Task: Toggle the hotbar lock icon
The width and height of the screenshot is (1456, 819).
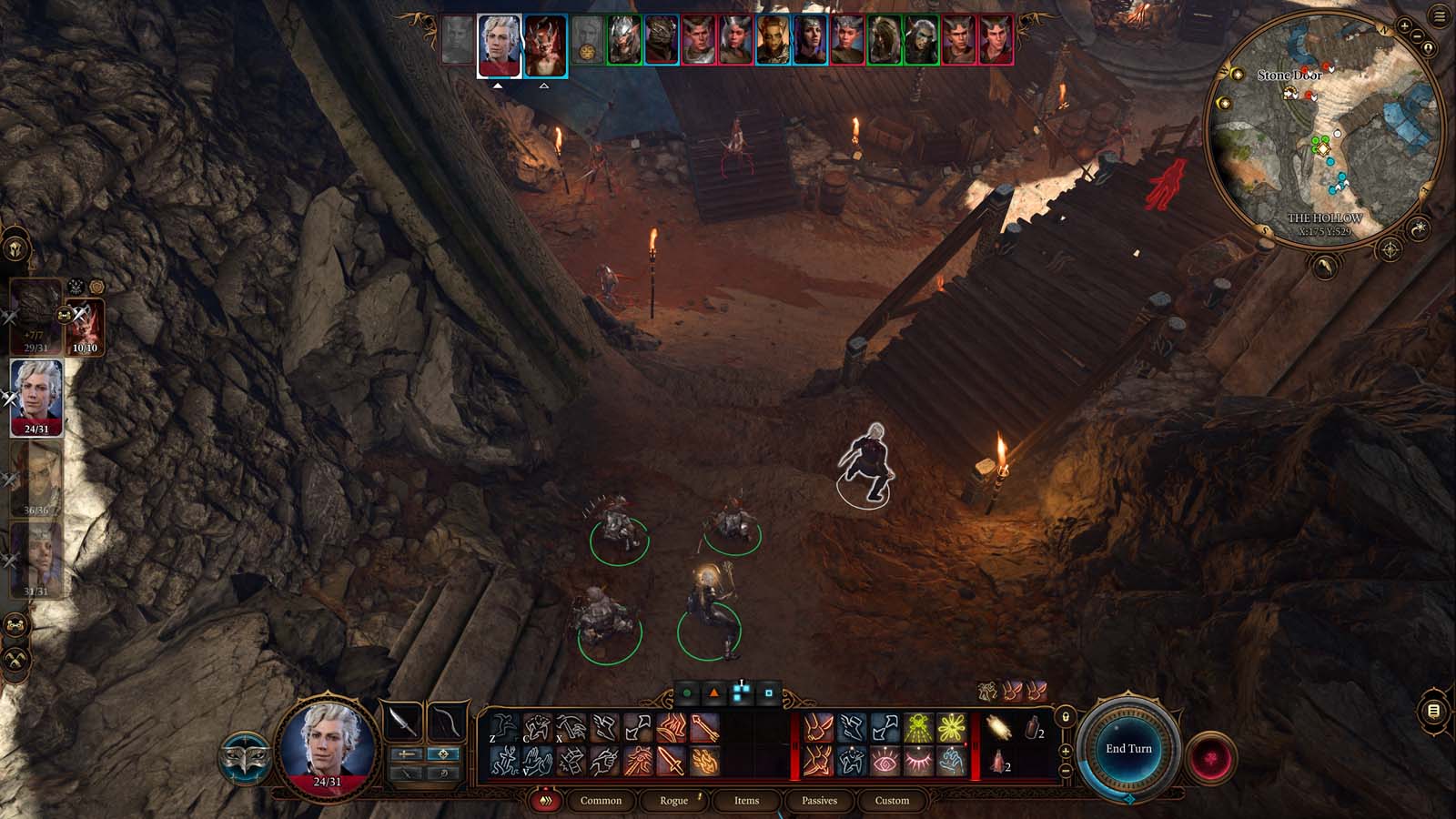Action: pos(1066,717)
